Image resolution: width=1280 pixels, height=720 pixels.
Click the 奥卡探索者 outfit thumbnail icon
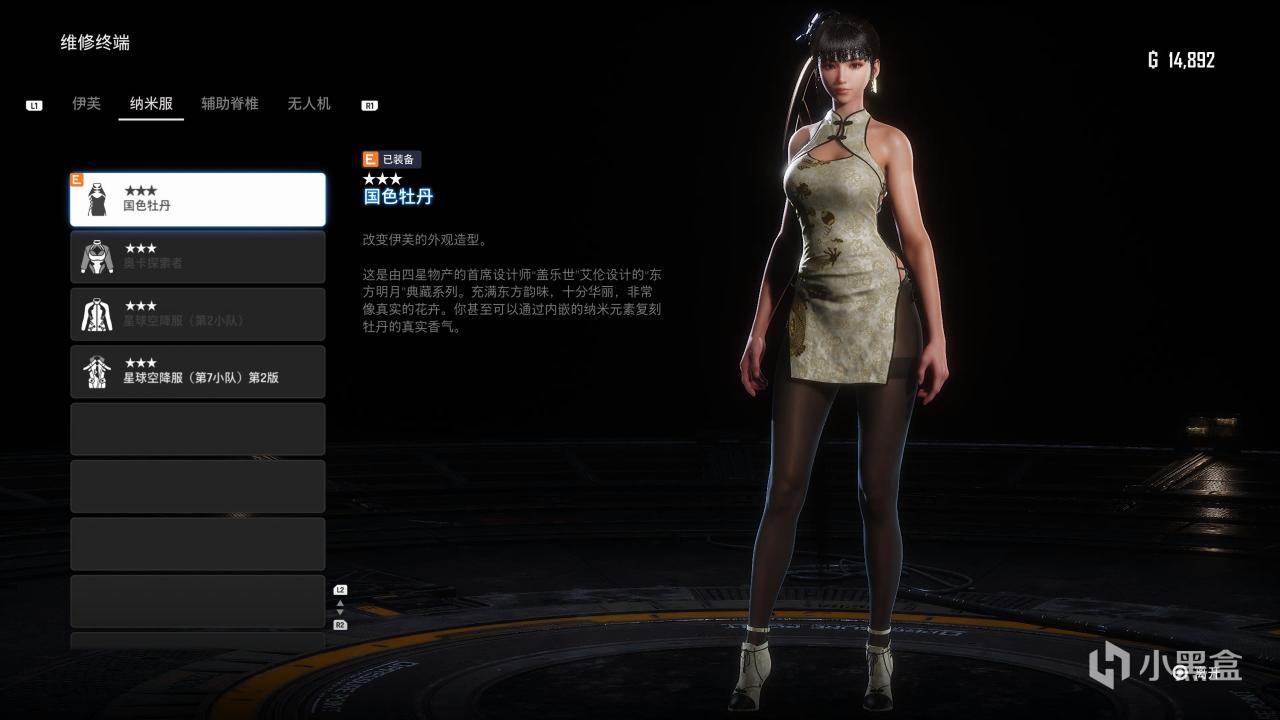point(97,257)
